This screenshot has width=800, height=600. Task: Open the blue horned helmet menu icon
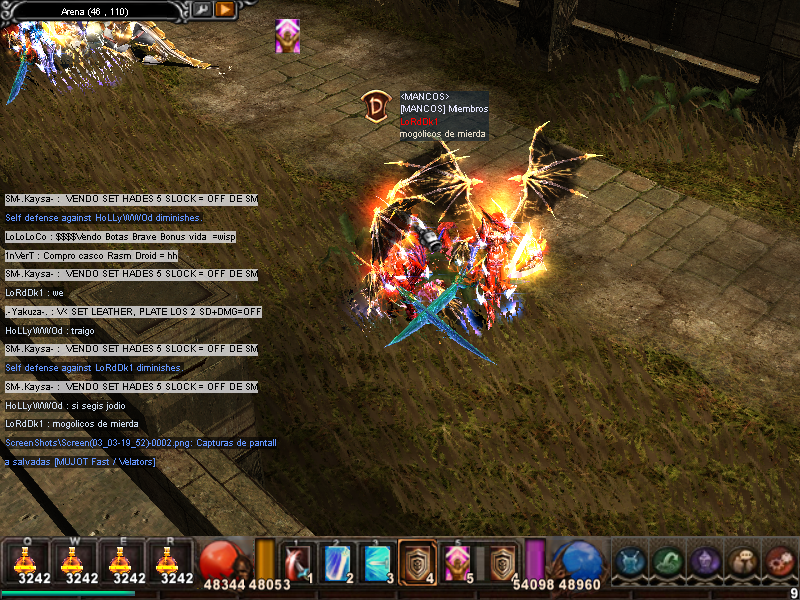tap(630, 562)
